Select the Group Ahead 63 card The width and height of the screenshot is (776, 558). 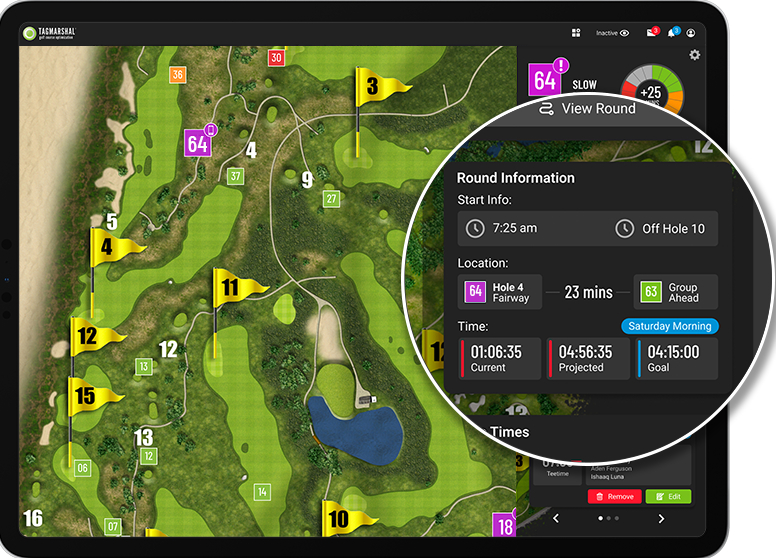675,292
